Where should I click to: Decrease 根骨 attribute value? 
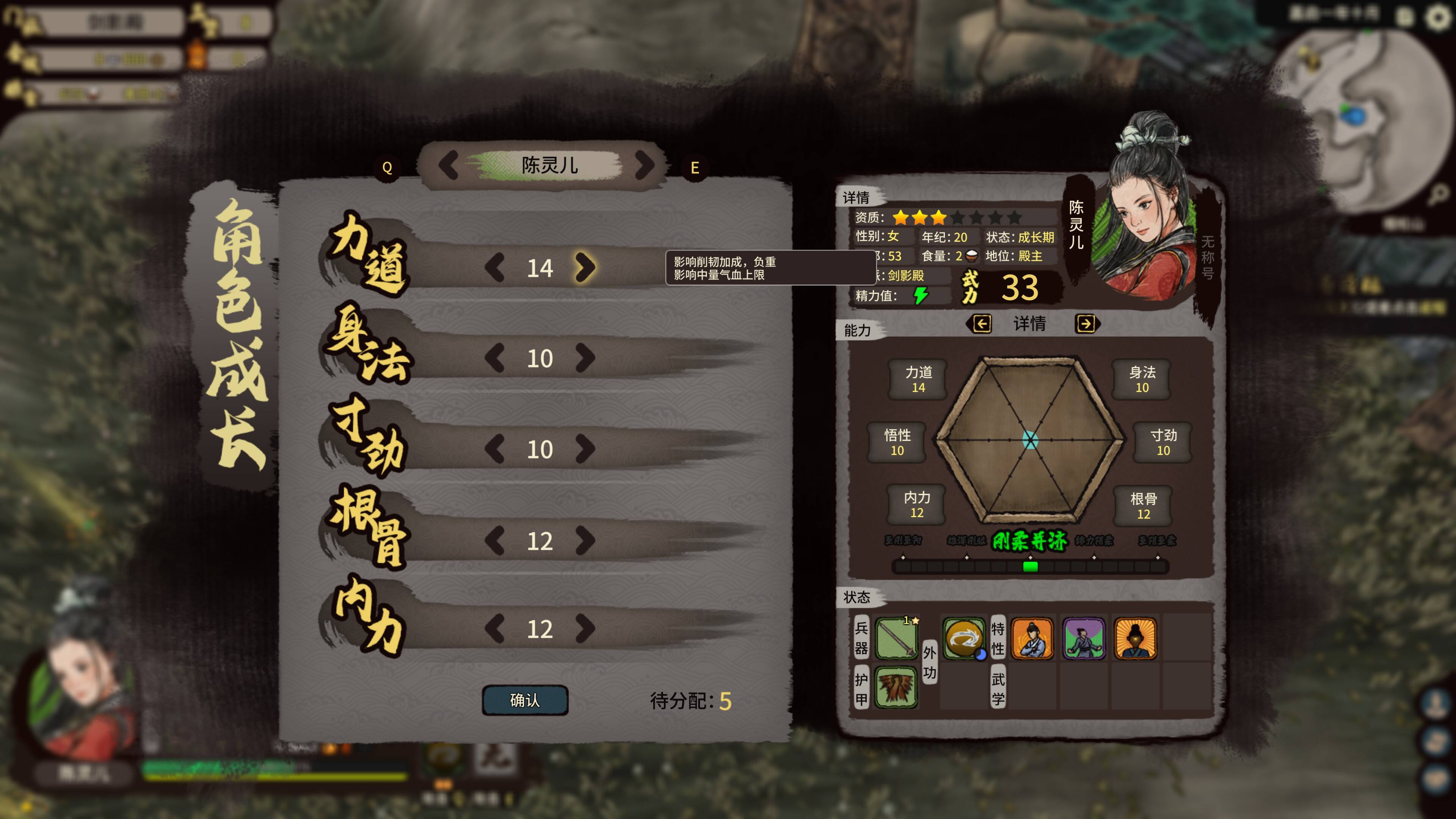click(x=494, y=540)
